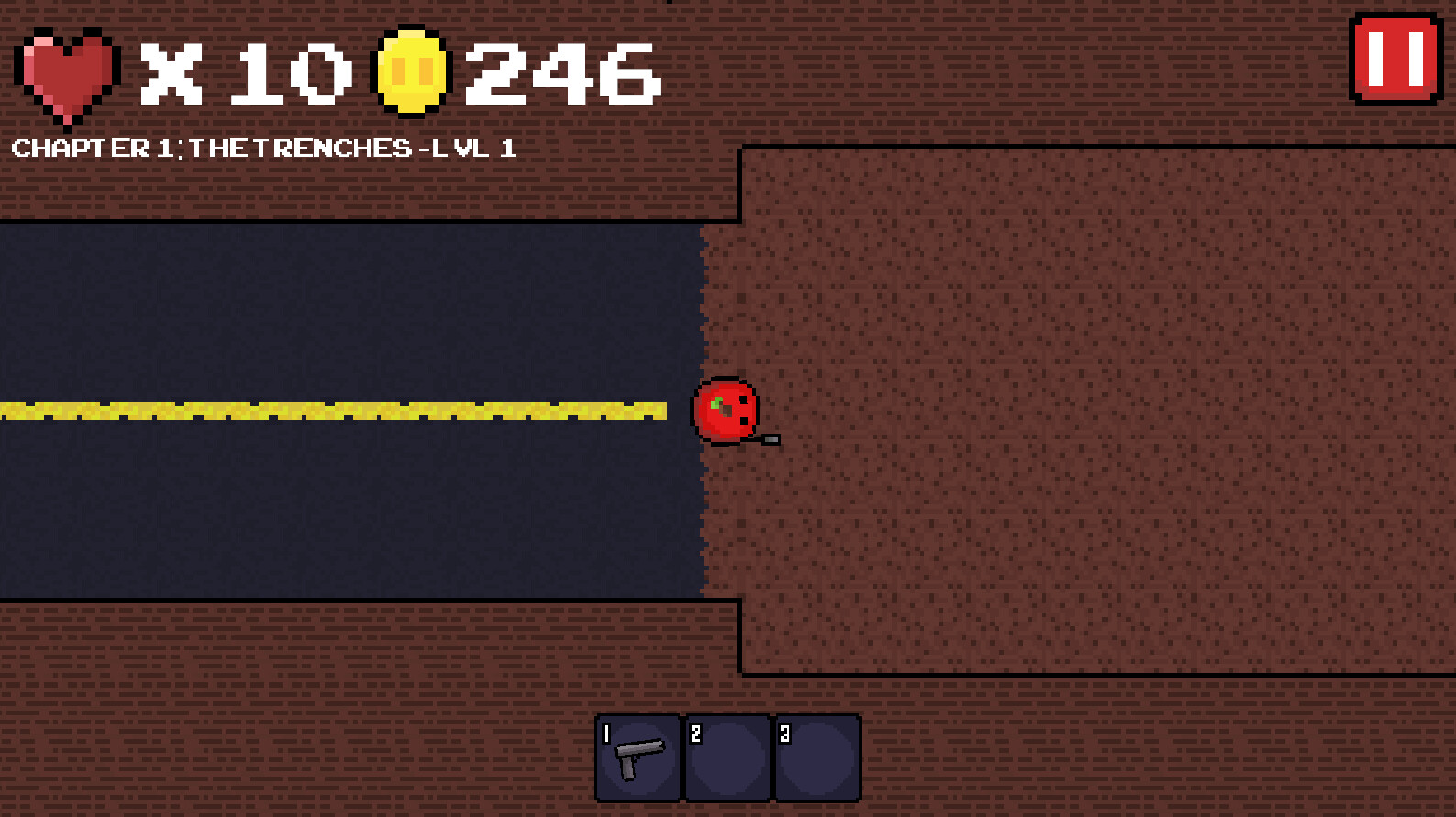This screenshot has height=817, width=1456.
Task: Select empty hotbar slot 2
Action: pyautogui.click(x=726, y=757)
